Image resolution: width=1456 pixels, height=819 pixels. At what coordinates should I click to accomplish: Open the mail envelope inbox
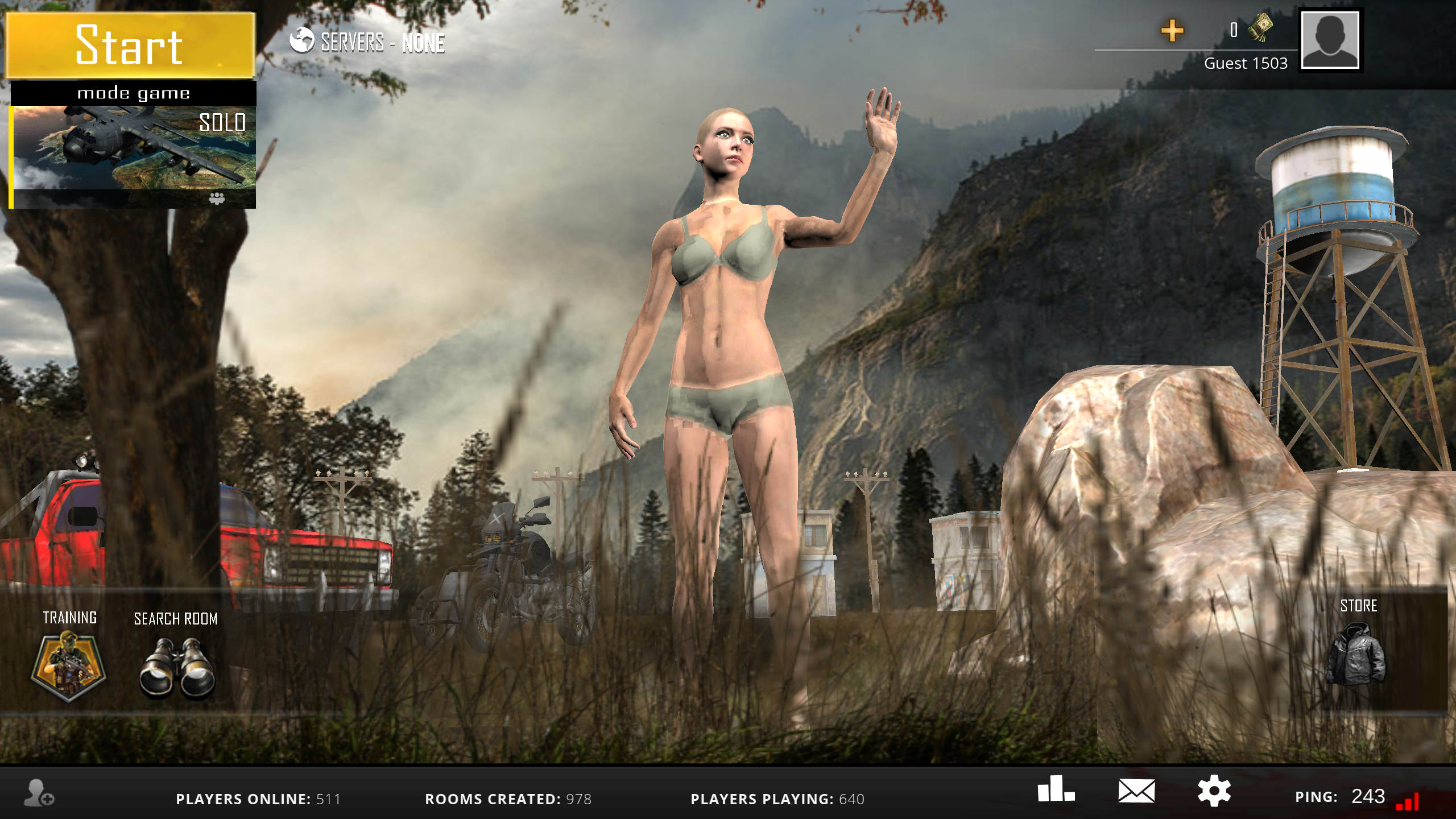pos(1136,791)
